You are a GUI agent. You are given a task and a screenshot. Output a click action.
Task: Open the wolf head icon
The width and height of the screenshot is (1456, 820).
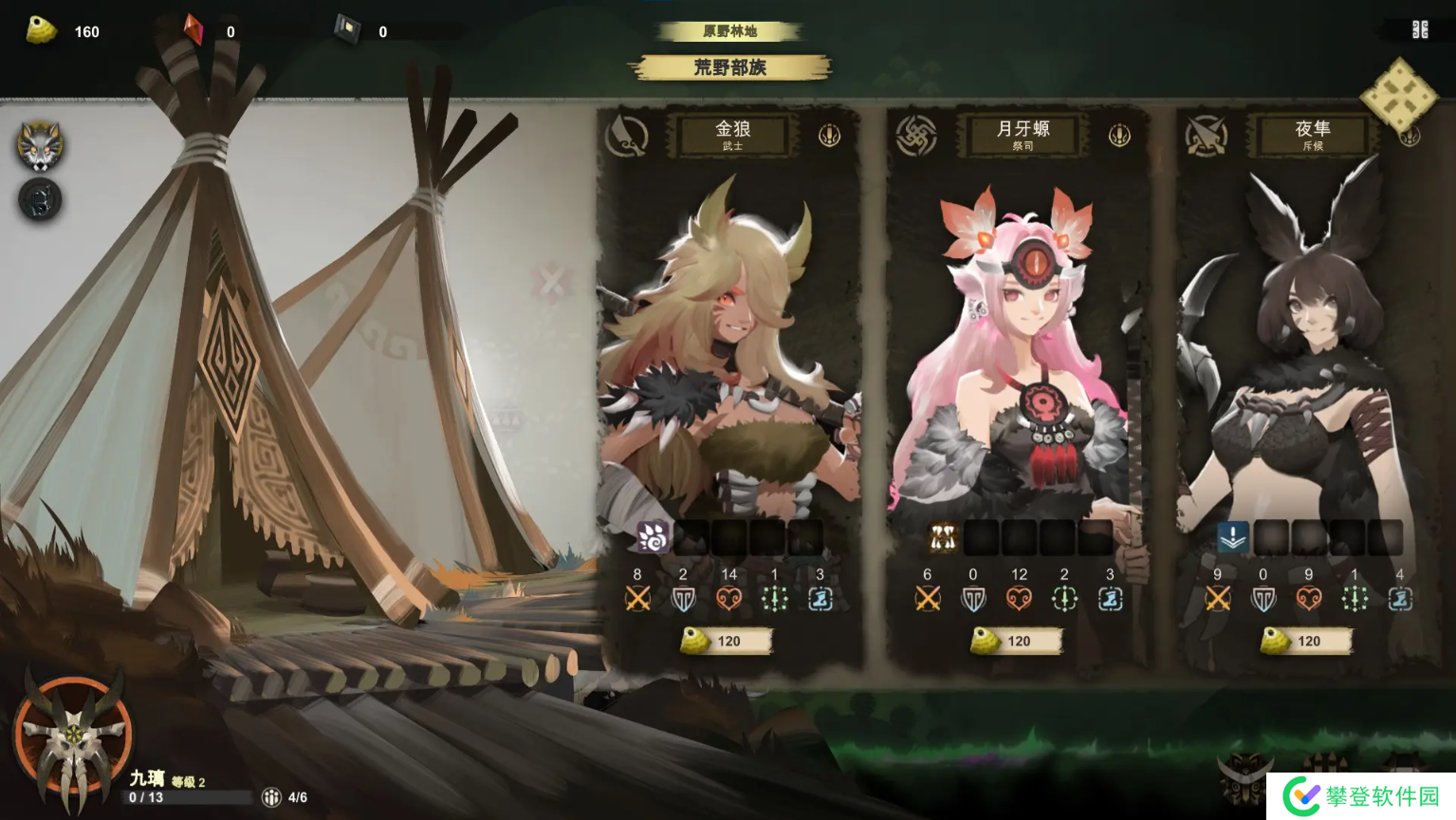(x=40, y=146)
